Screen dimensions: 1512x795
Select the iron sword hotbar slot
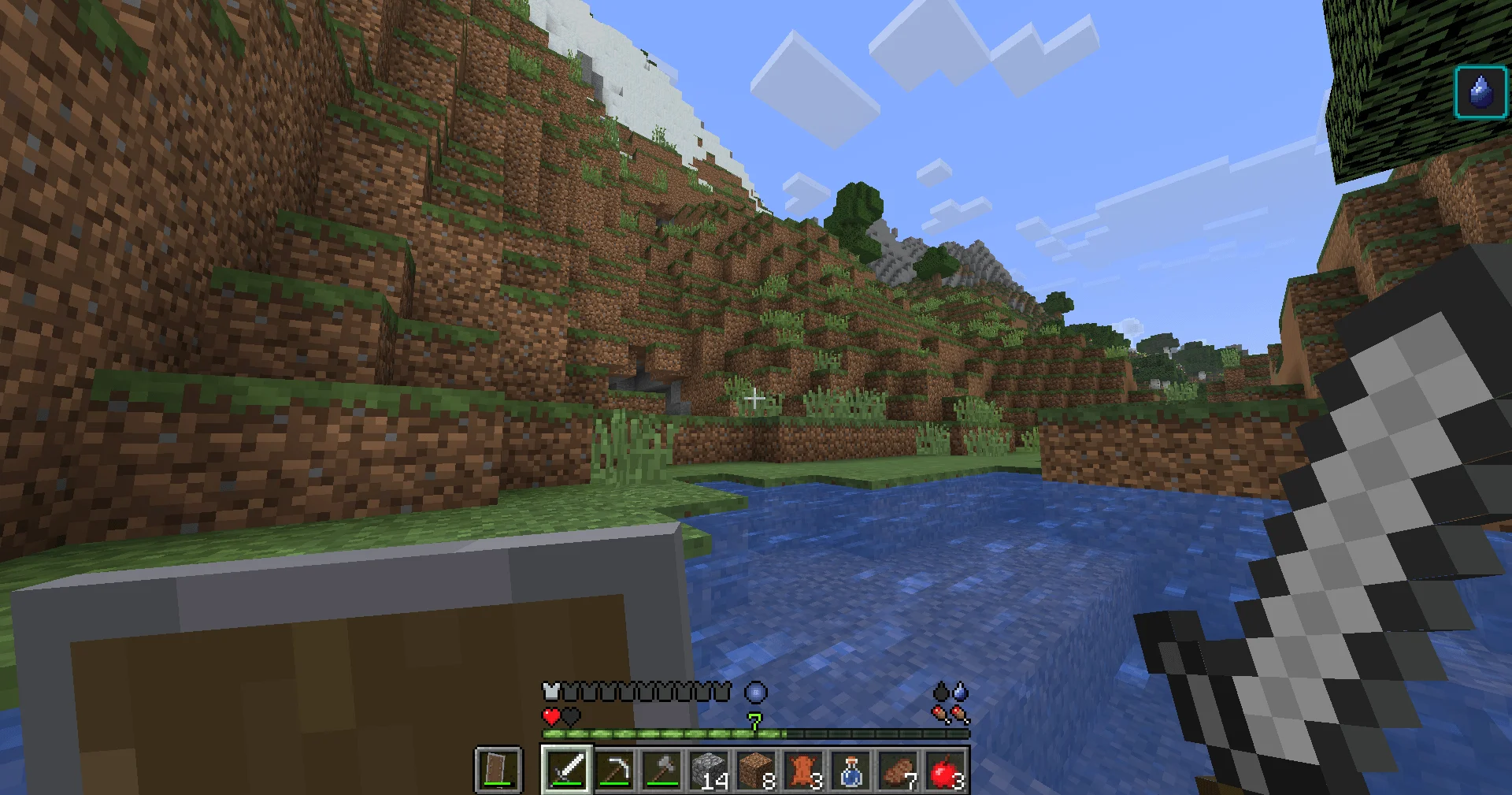566,770
